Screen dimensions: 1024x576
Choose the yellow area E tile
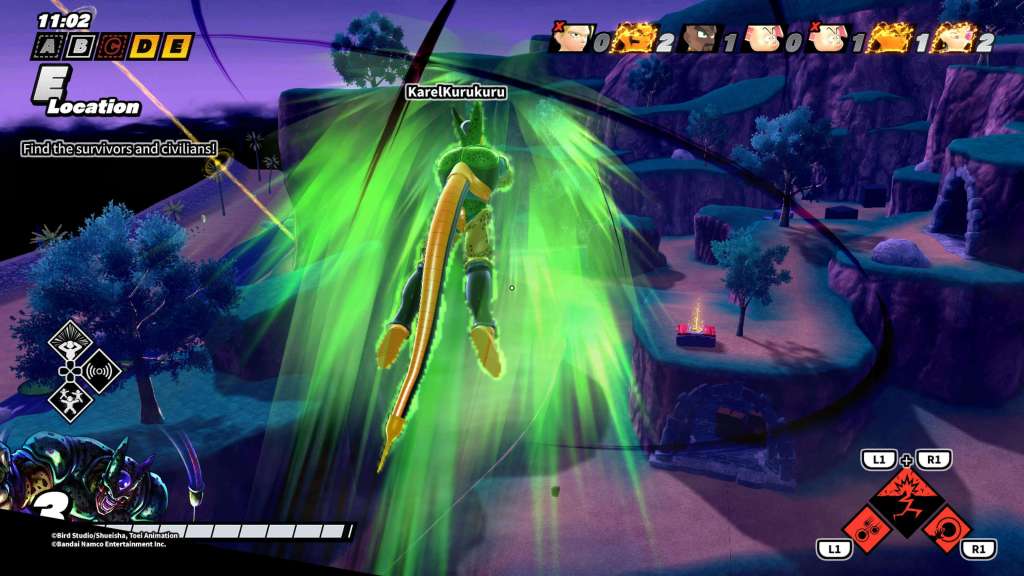click(175, 46)
